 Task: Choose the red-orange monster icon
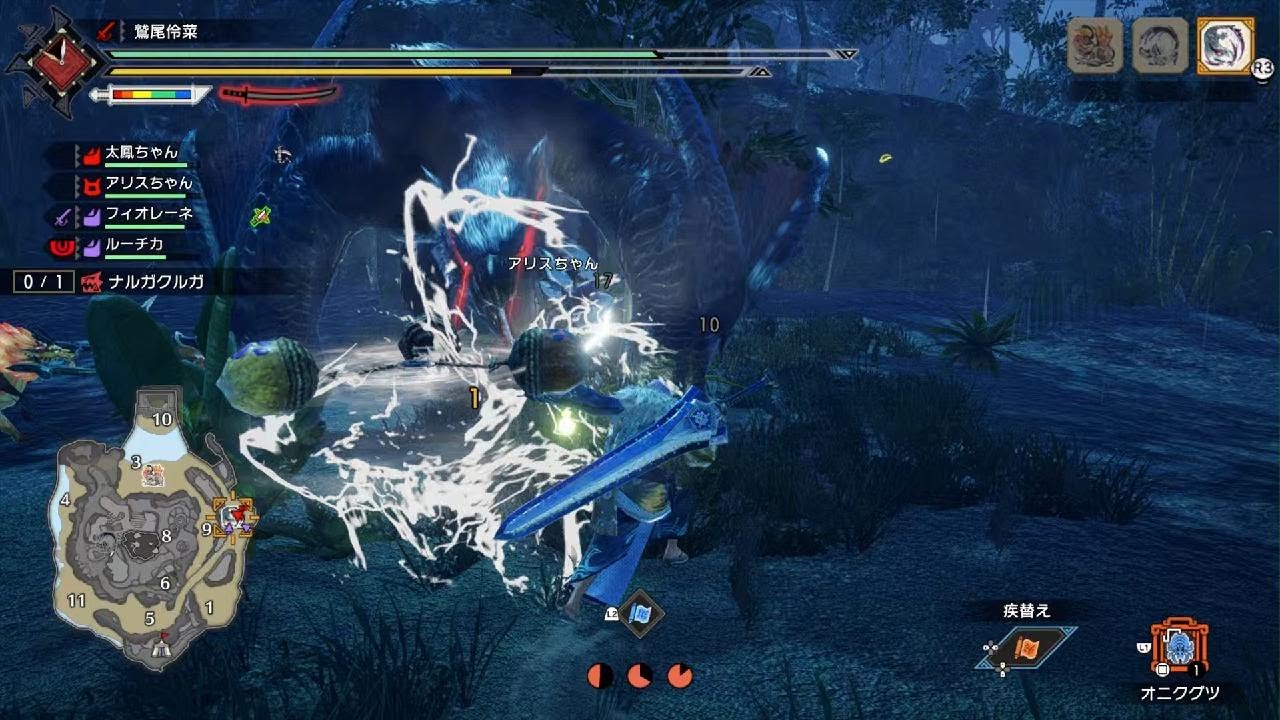coord(1094,46)
